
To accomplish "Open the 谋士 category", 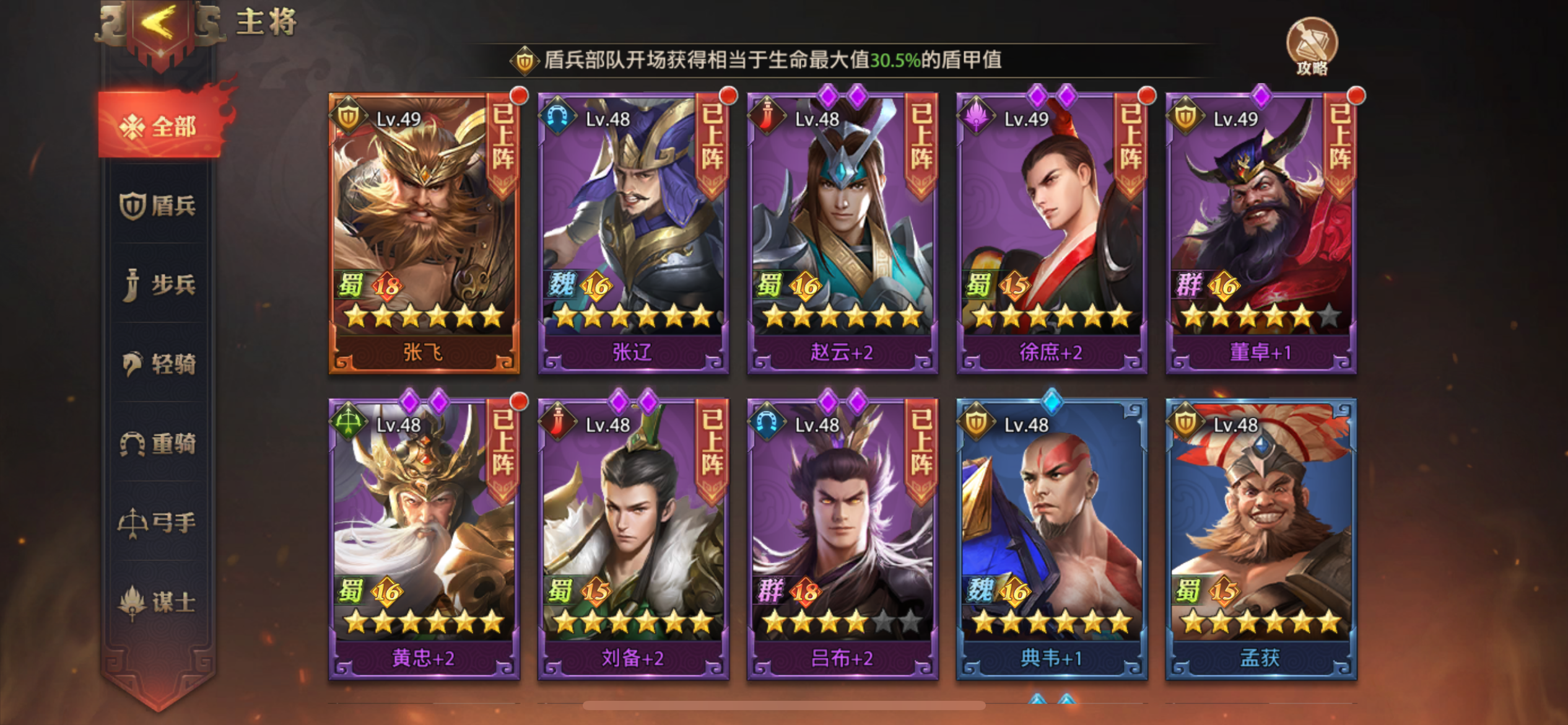I will point(159,602).
